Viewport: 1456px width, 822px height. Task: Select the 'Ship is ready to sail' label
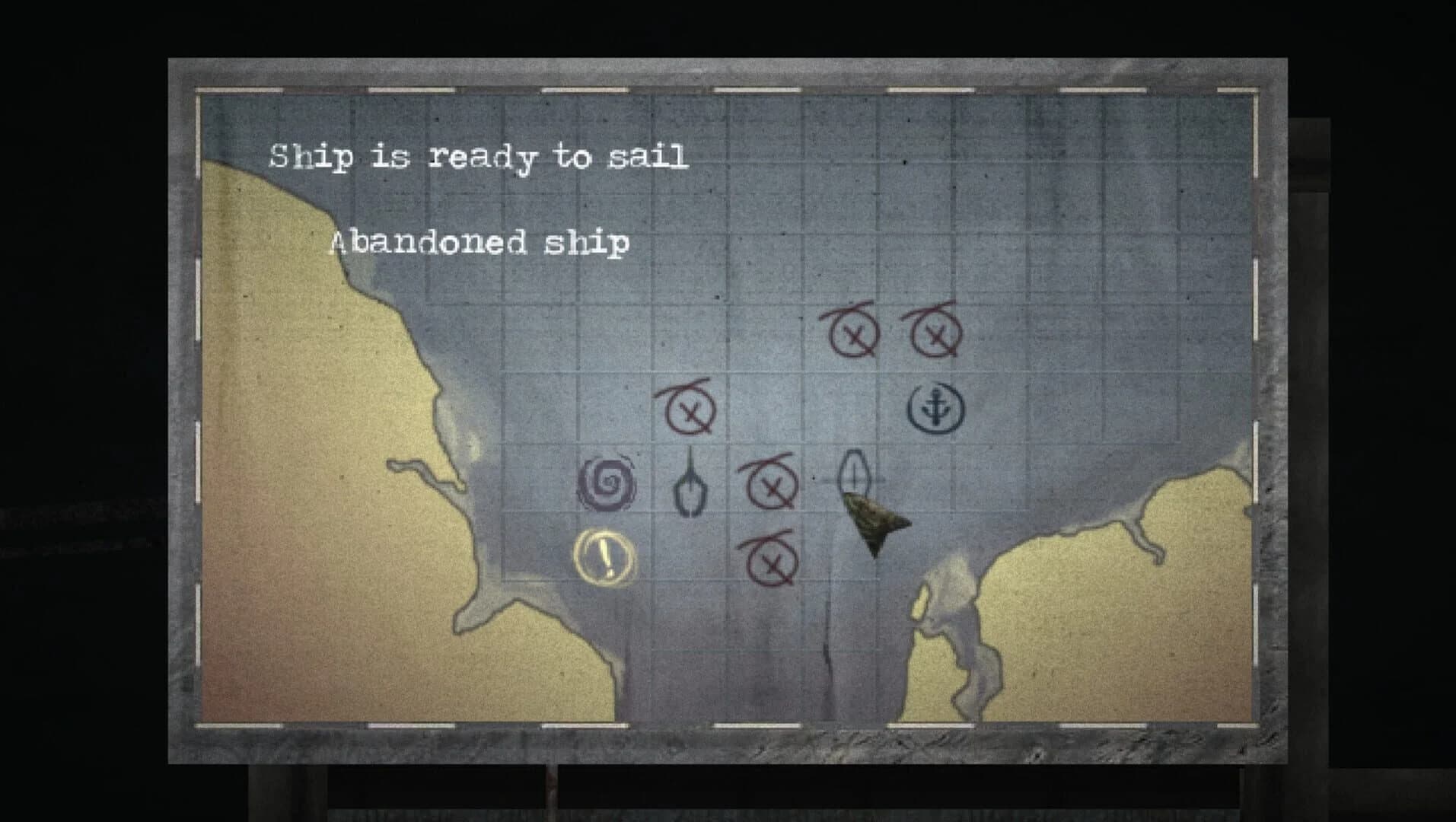(x=478, y=158)
